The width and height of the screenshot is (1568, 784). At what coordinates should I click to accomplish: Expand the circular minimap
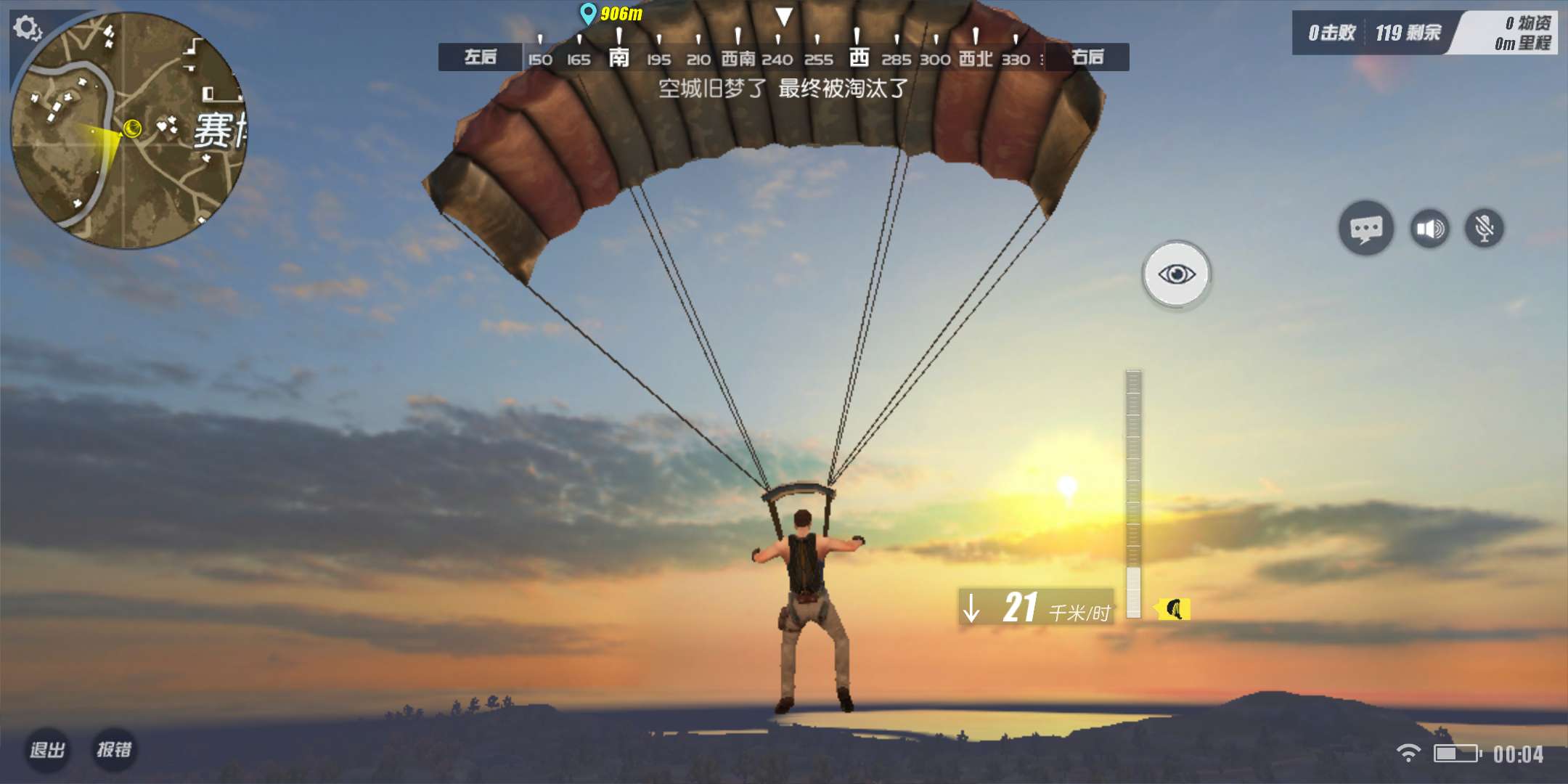click(x=129, y=131)
